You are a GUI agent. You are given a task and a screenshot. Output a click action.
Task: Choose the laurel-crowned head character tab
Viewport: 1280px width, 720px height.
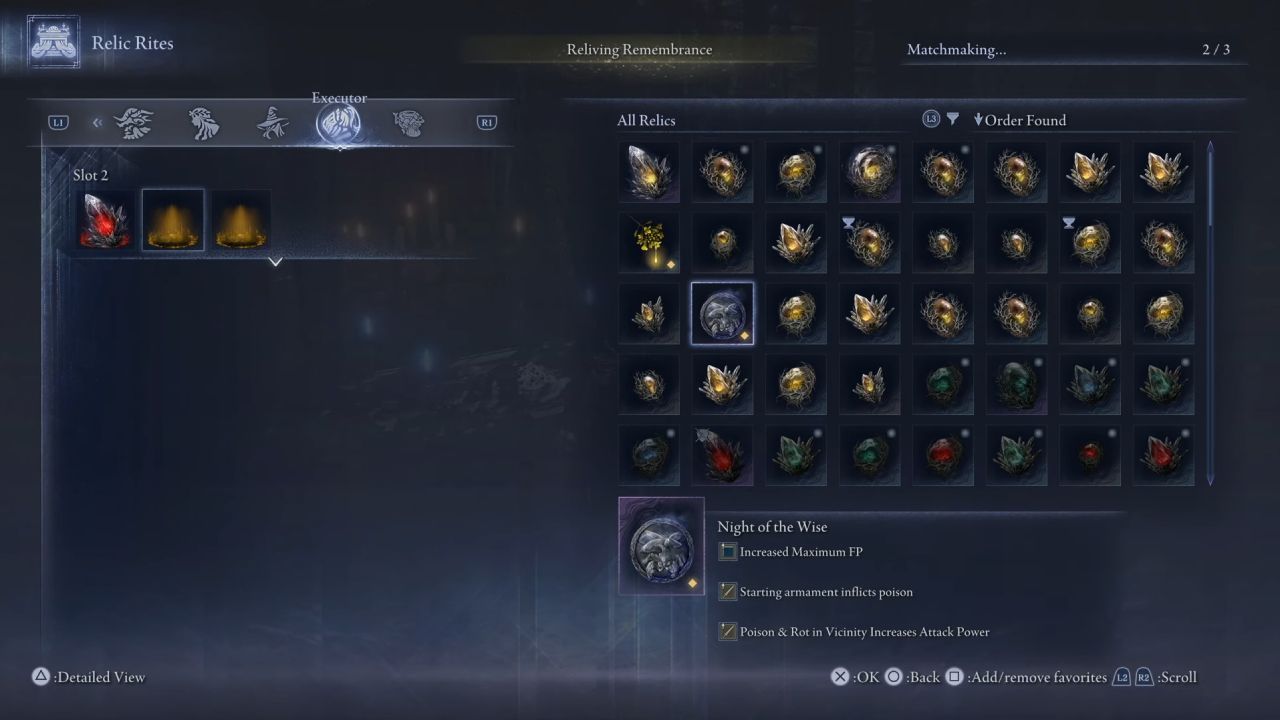click(204, 123)
